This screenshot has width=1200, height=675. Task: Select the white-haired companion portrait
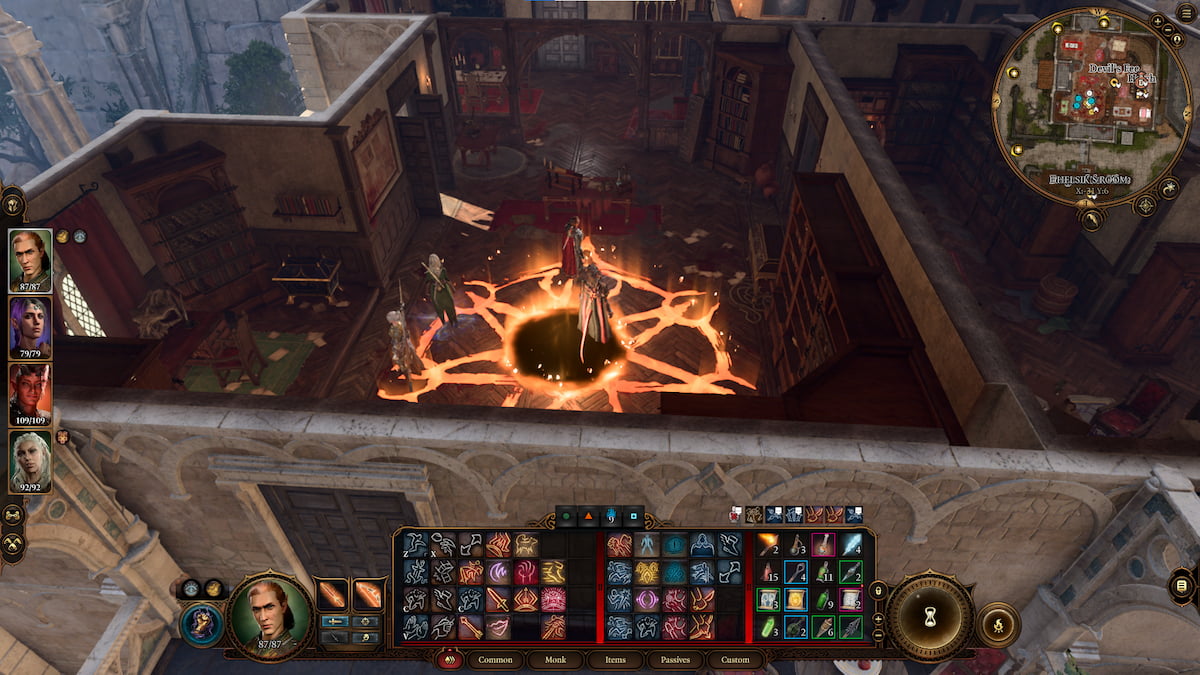pyautogui.click(x=30, y=460)
